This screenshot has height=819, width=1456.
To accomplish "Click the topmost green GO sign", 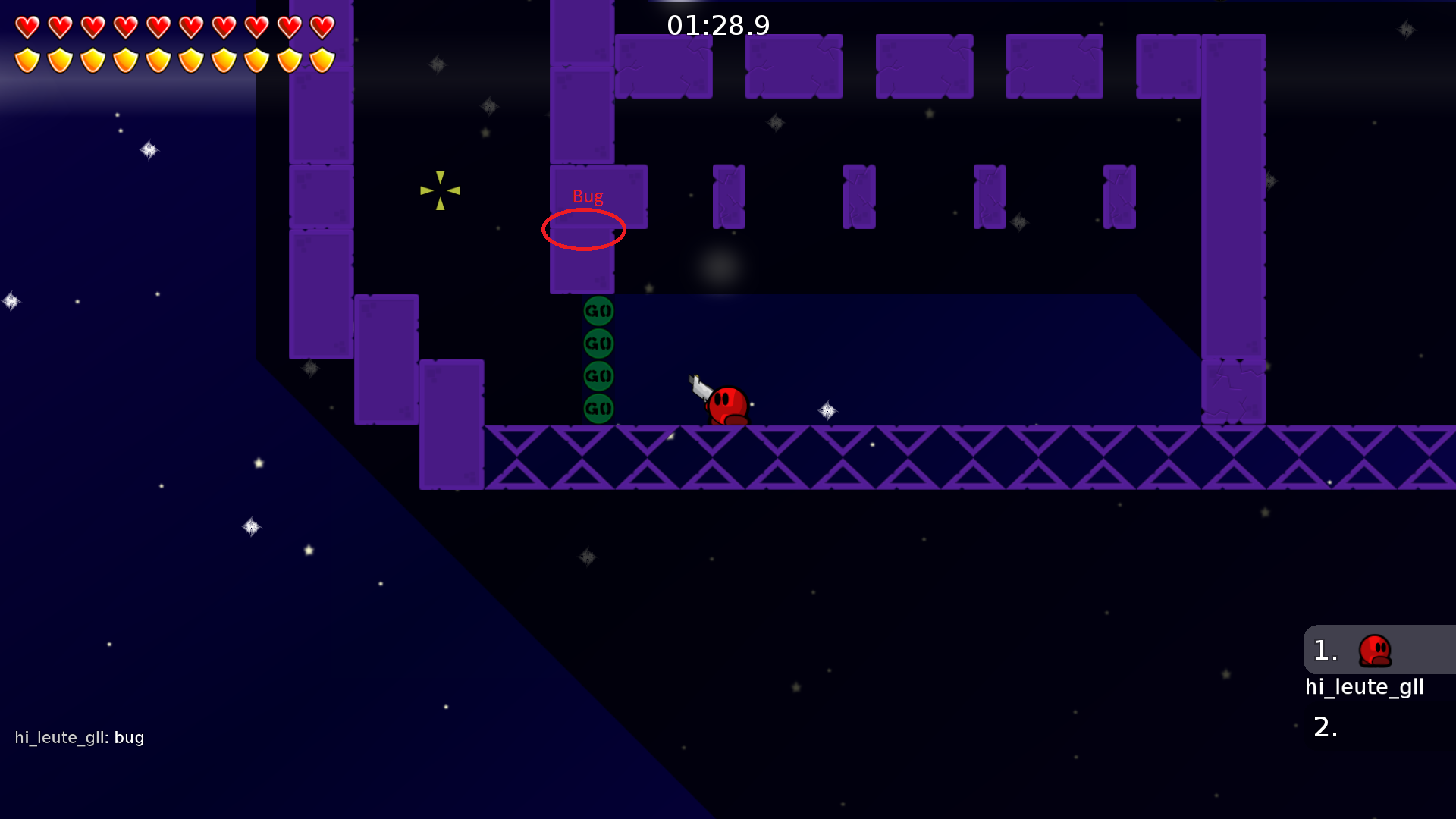I will [598, 309].
